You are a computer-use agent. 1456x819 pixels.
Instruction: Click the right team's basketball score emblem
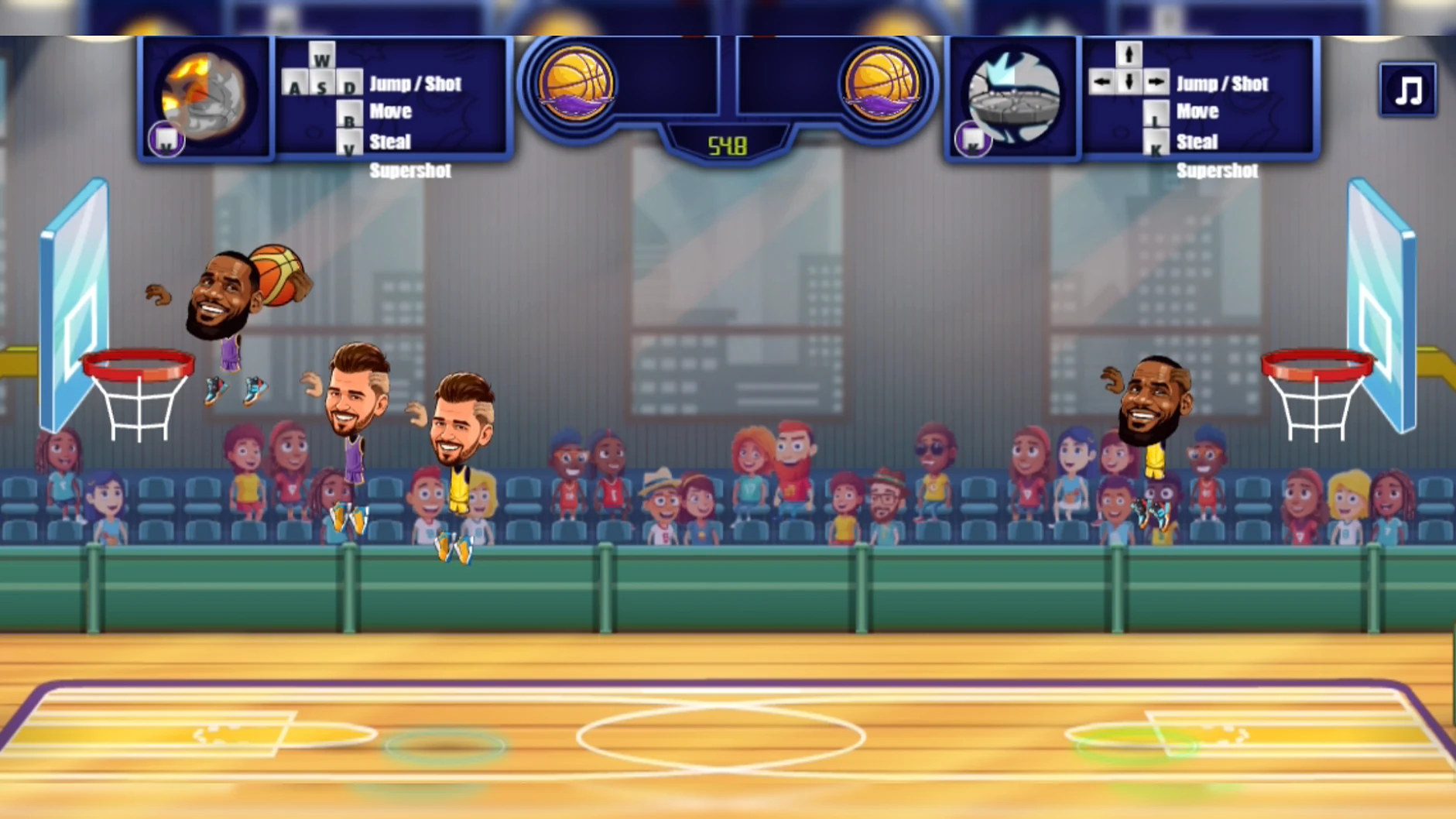pos(884,81)
